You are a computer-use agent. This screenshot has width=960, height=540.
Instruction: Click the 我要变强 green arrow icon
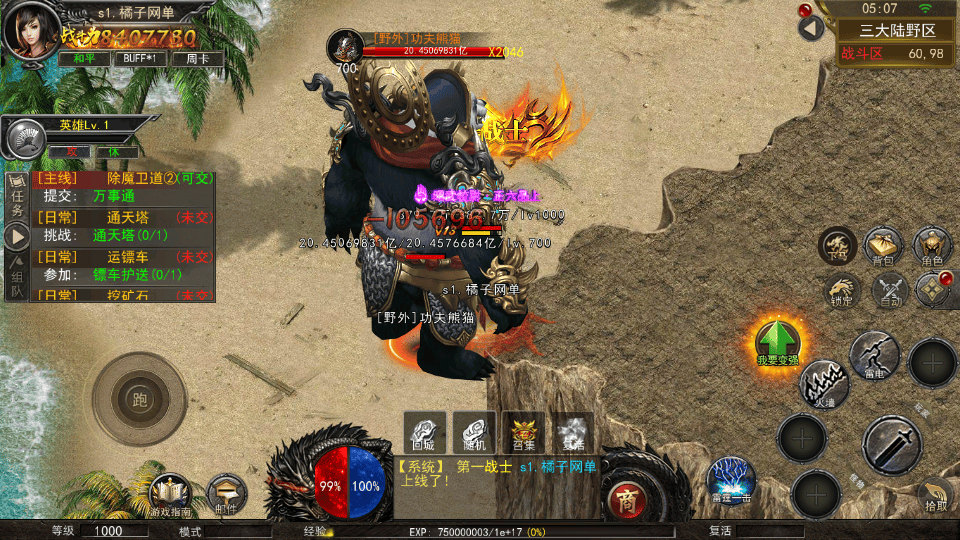coord(777,343)
